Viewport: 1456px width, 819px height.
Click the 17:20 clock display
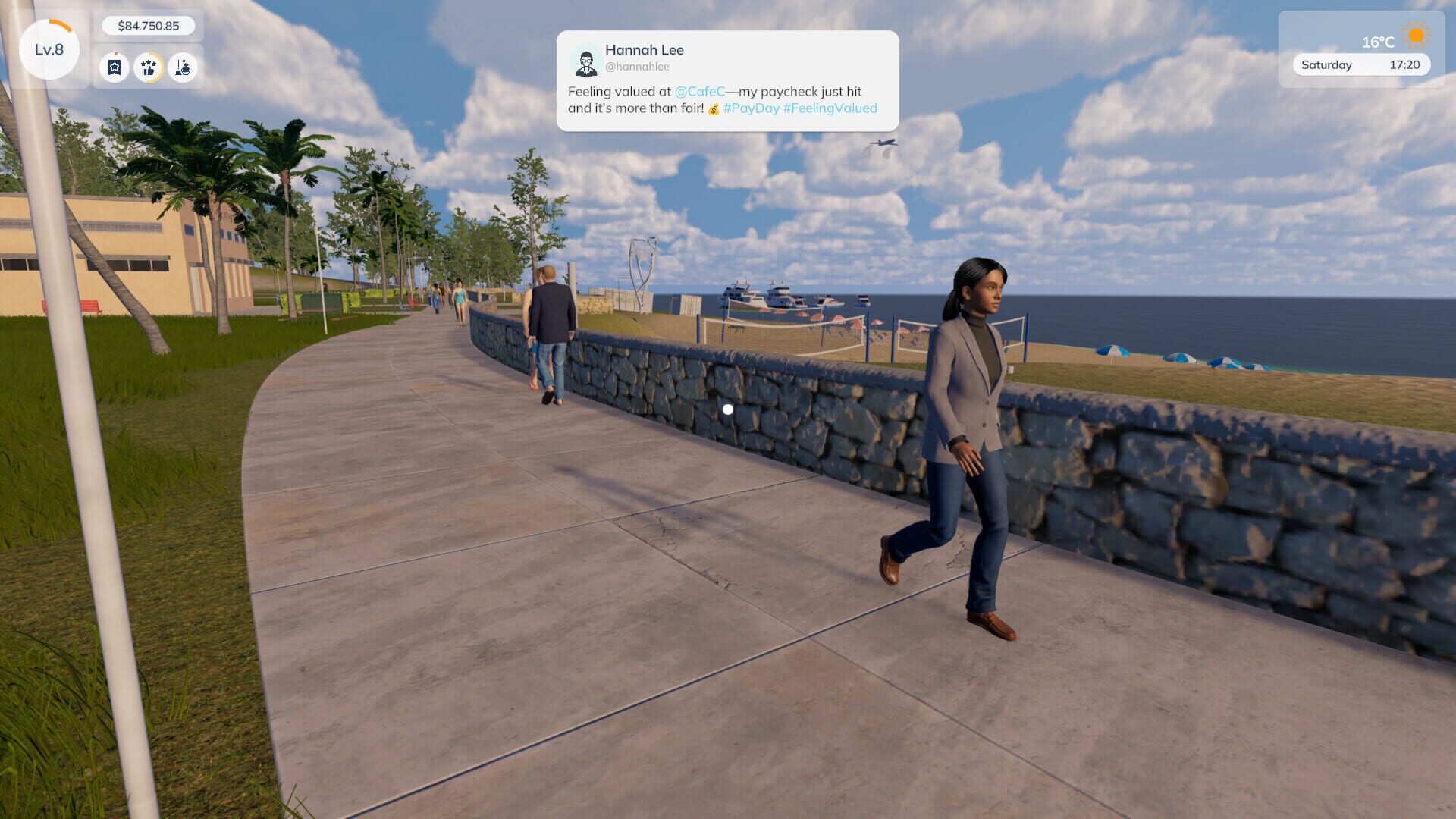[x=1406, y=65]
